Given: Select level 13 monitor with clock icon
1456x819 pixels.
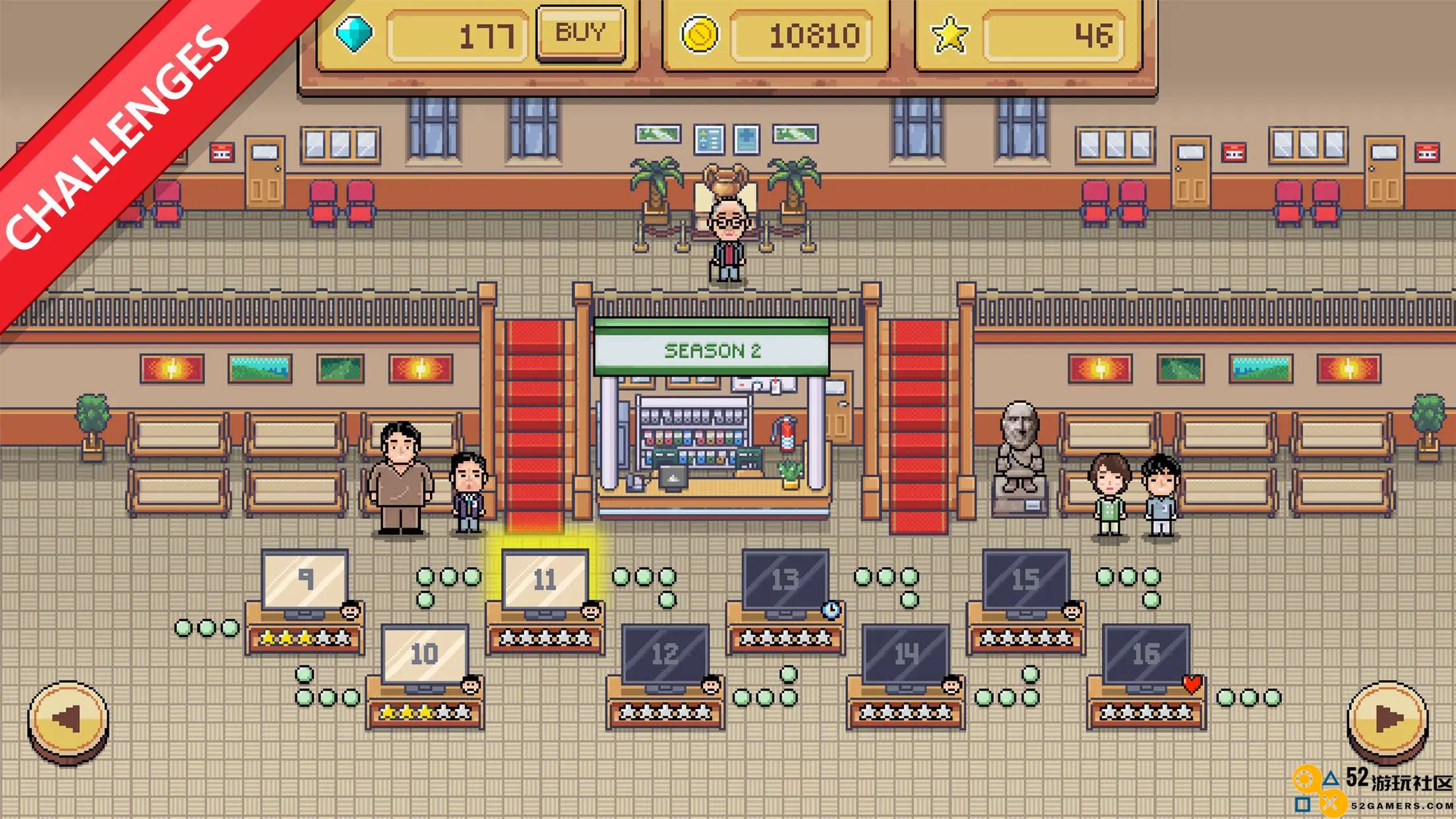Looking at the screenshot, I should coord(785,580).
